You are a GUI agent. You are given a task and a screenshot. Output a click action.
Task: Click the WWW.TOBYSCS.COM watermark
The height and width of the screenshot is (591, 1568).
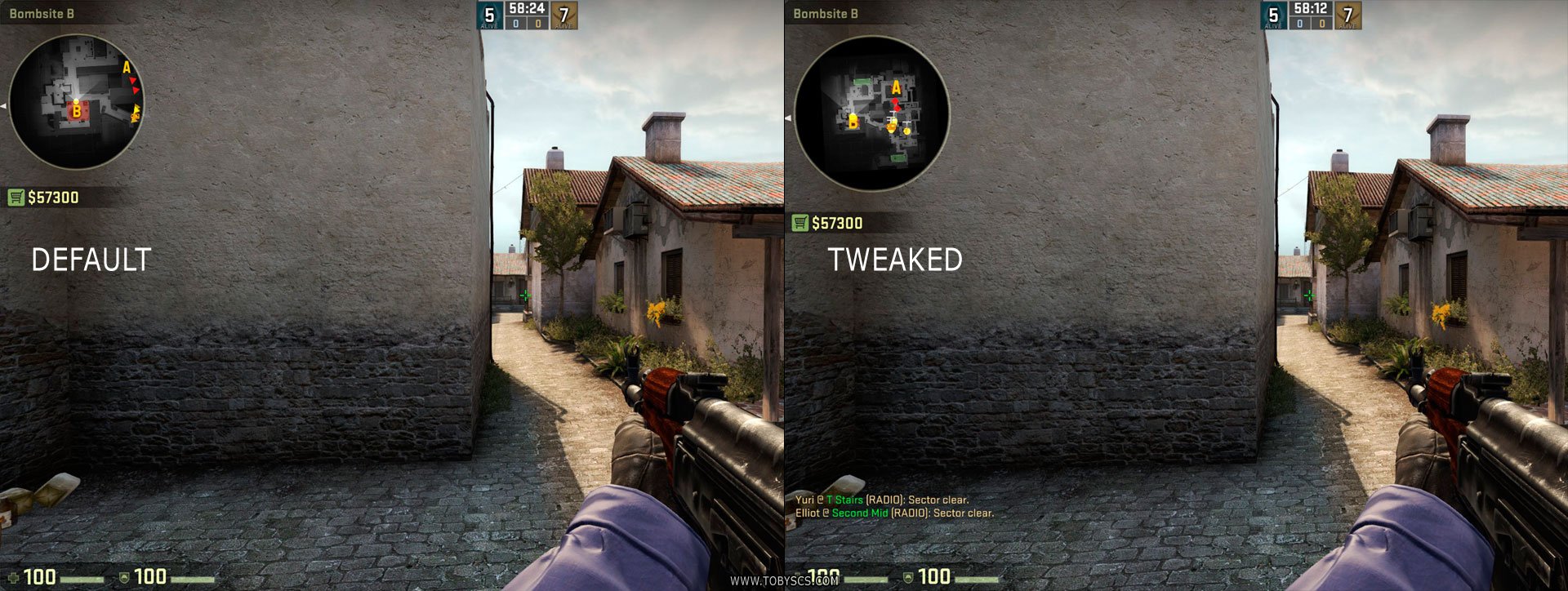(784, 581)
